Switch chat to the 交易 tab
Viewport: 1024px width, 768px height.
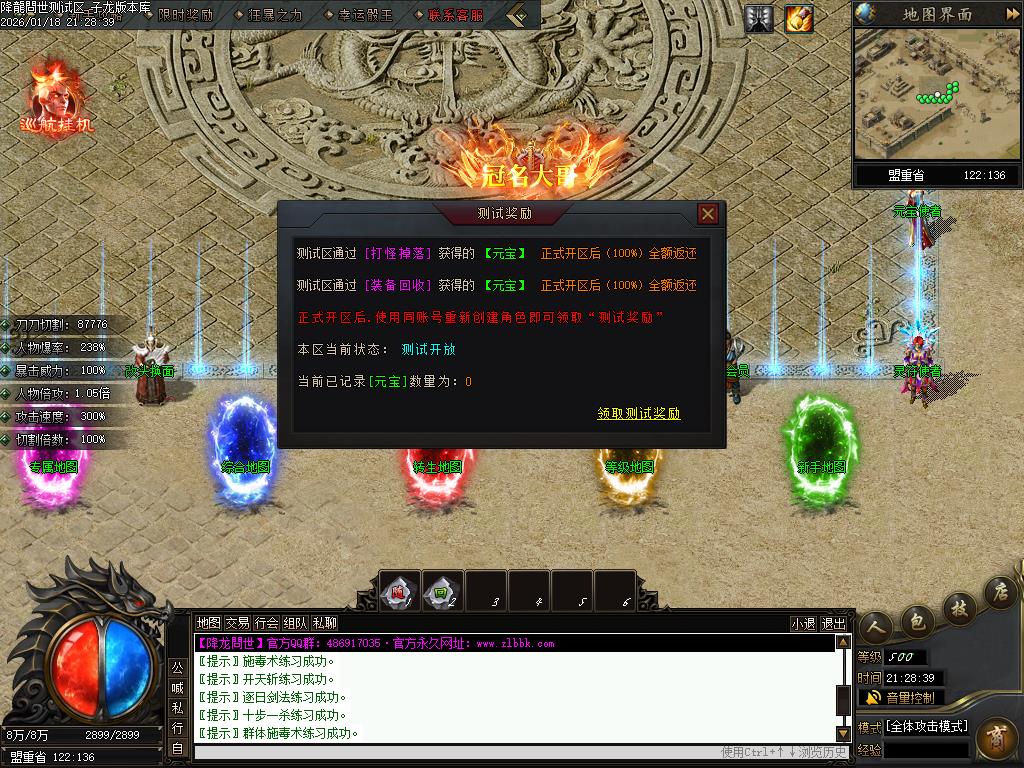237,623
